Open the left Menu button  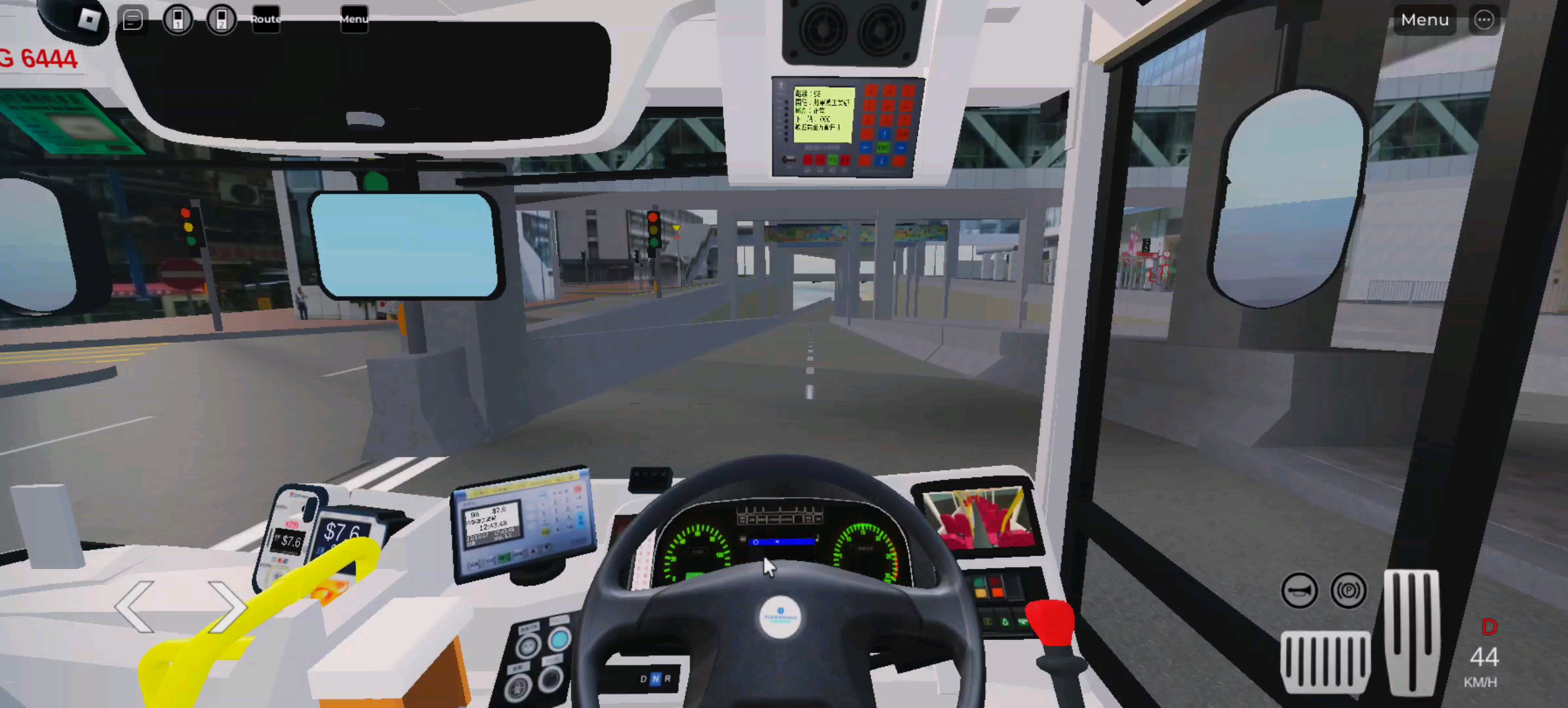pos(353,20)
